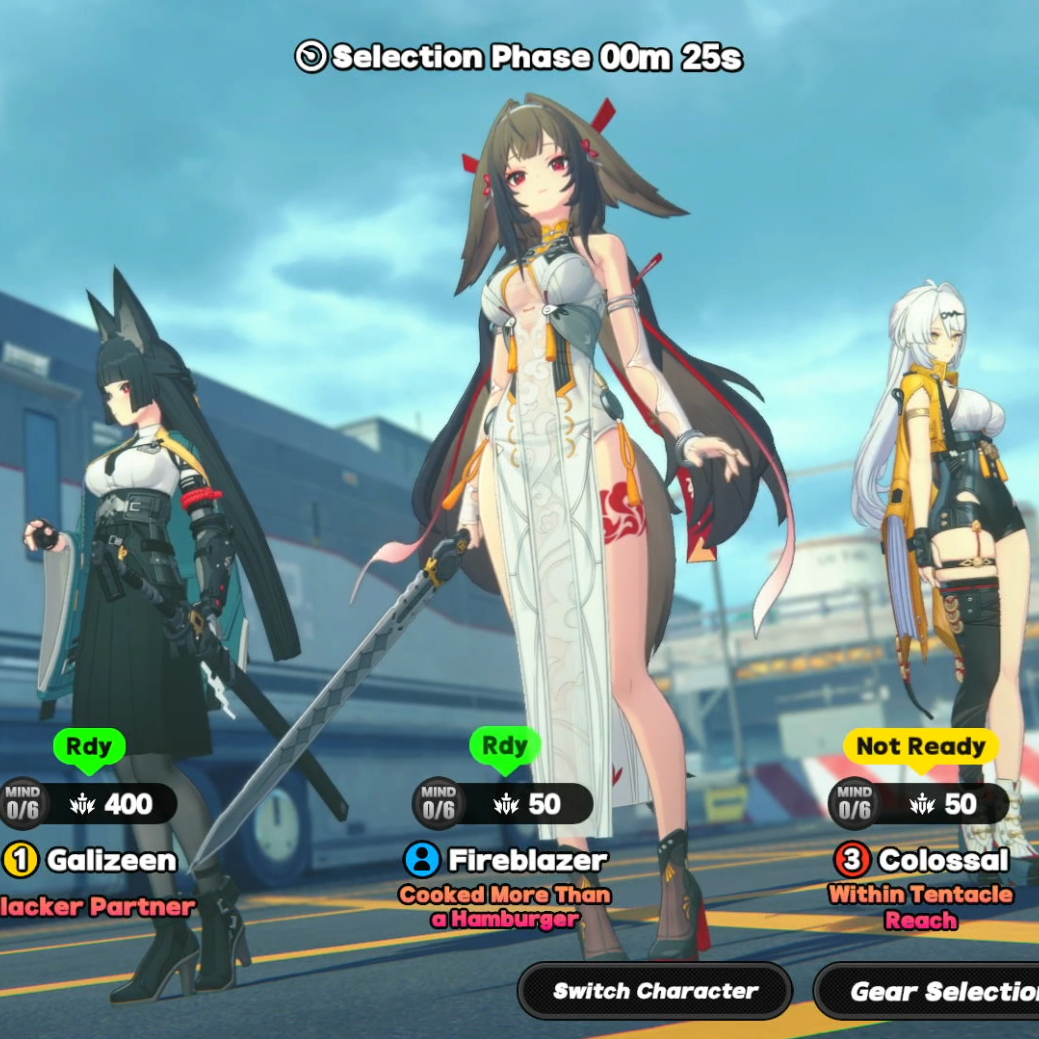The image size is (1039, 1039).
Task: Click Galizeen's yellow number one badge
Action: pos(20,860)
